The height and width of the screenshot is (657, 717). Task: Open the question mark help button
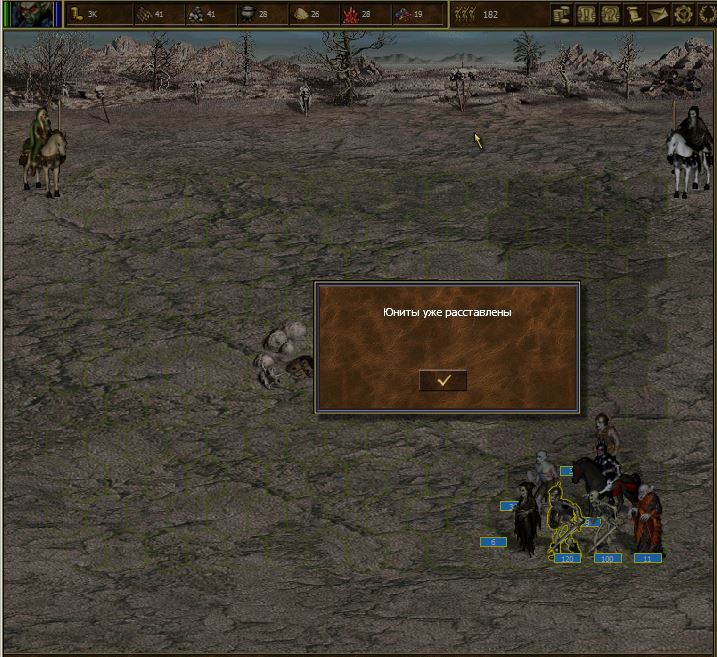(x=610, y=14)
